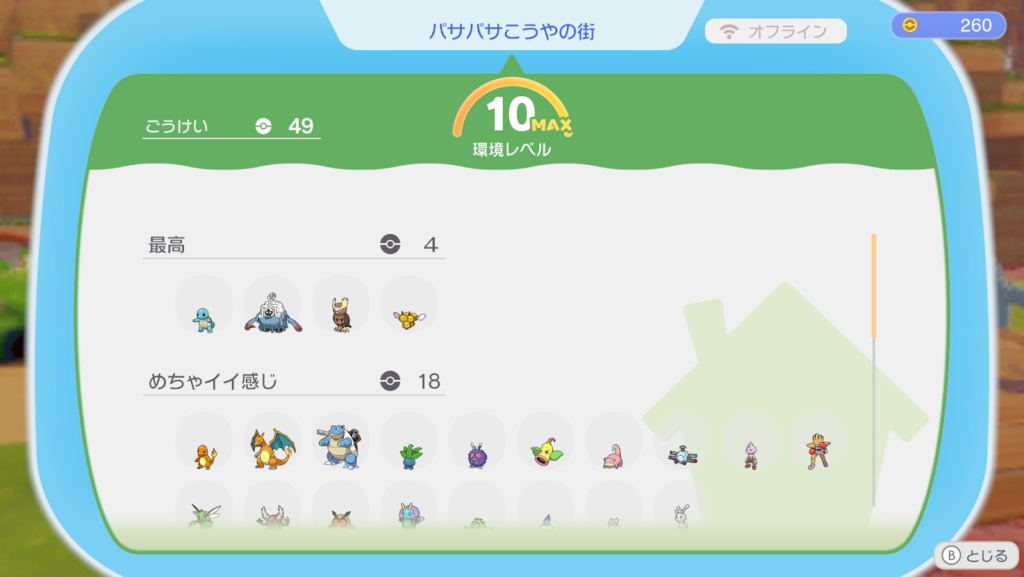Choose the Scyther icon

[x=204, y=516]
